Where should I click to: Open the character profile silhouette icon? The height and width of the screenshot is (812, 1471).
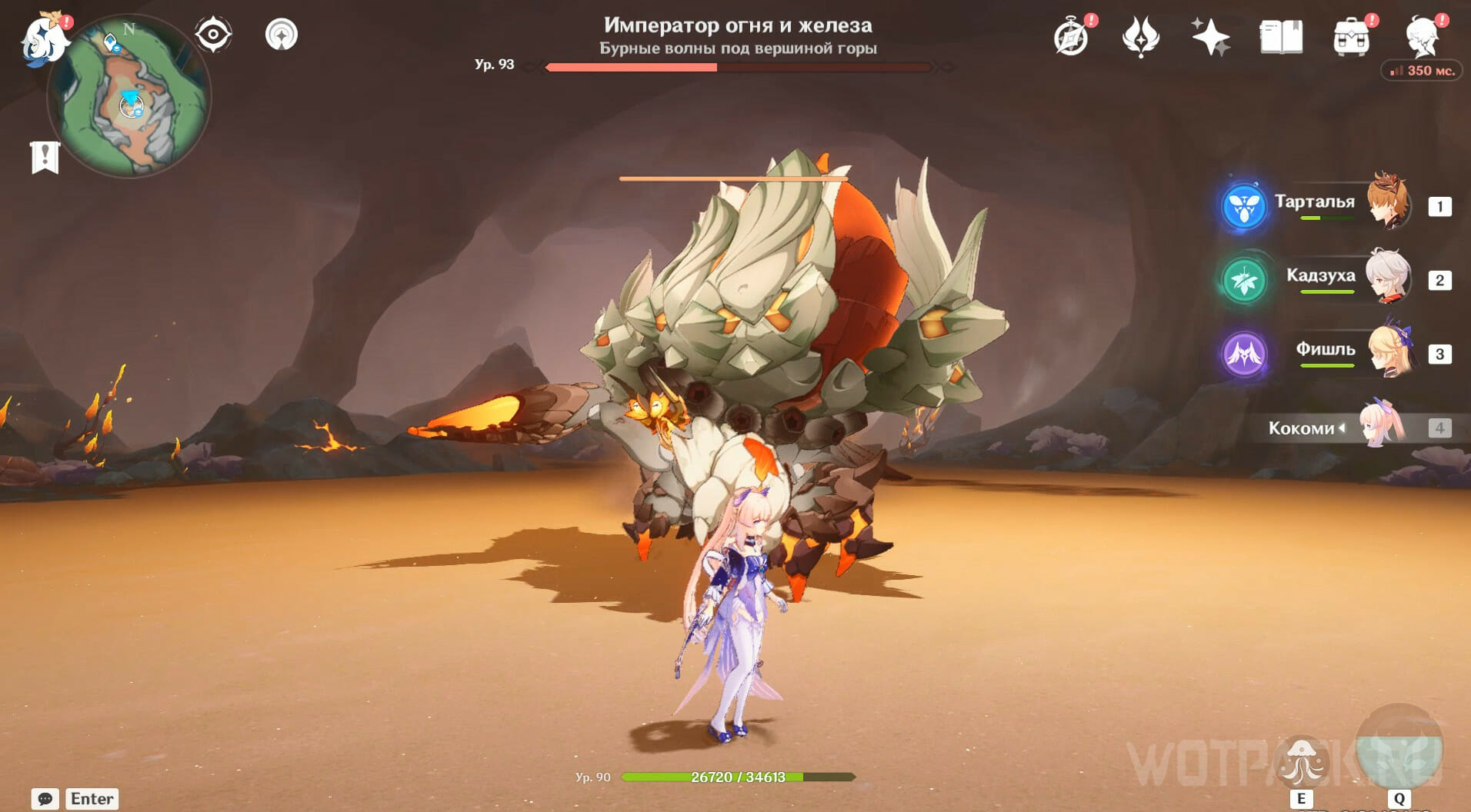click(1423, 37)
